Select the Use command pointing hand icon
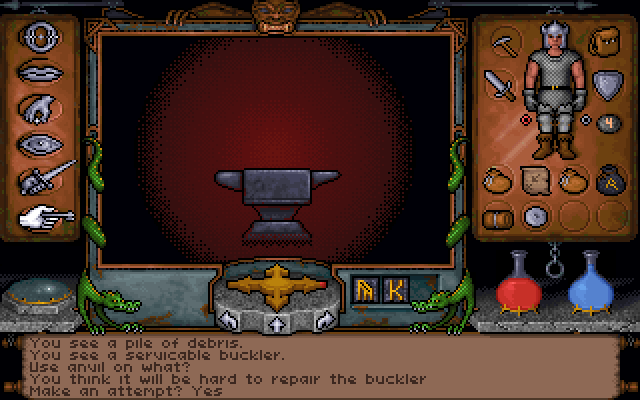The height and width of the screenshot is (400, 640). tap(38, 213)
